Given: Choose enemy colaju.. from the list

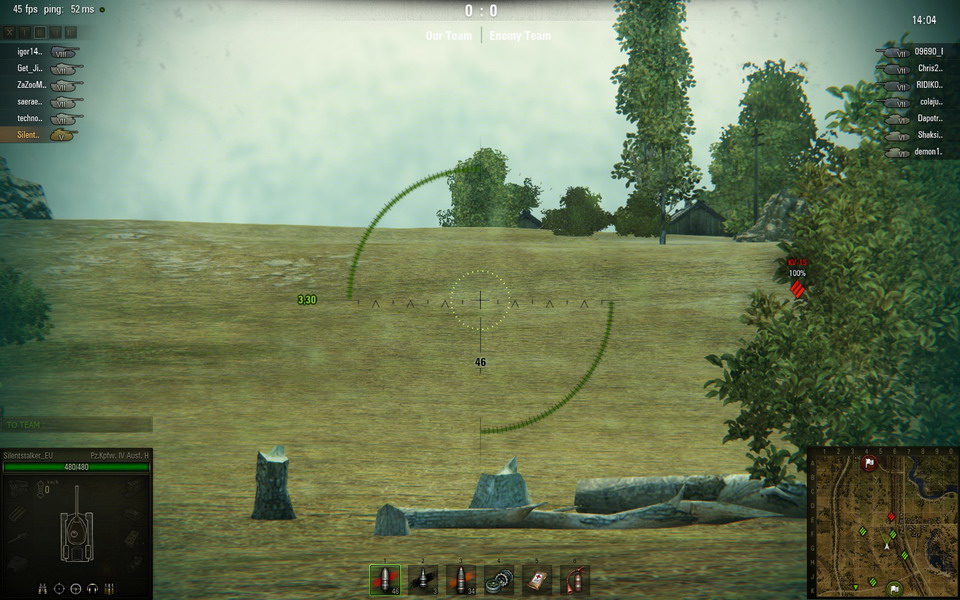Looking at the screenshot, I should (930, 101).
